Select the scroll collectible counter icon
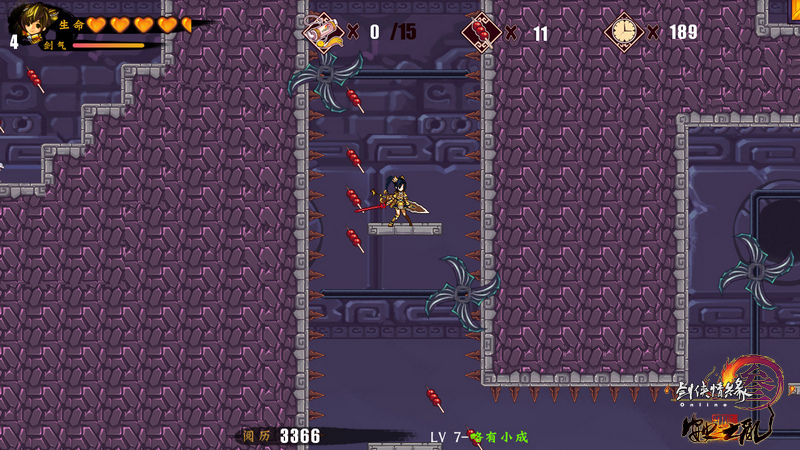Image resolution: width=800 pixels, height=450 pixels. [x=323, y=32]
